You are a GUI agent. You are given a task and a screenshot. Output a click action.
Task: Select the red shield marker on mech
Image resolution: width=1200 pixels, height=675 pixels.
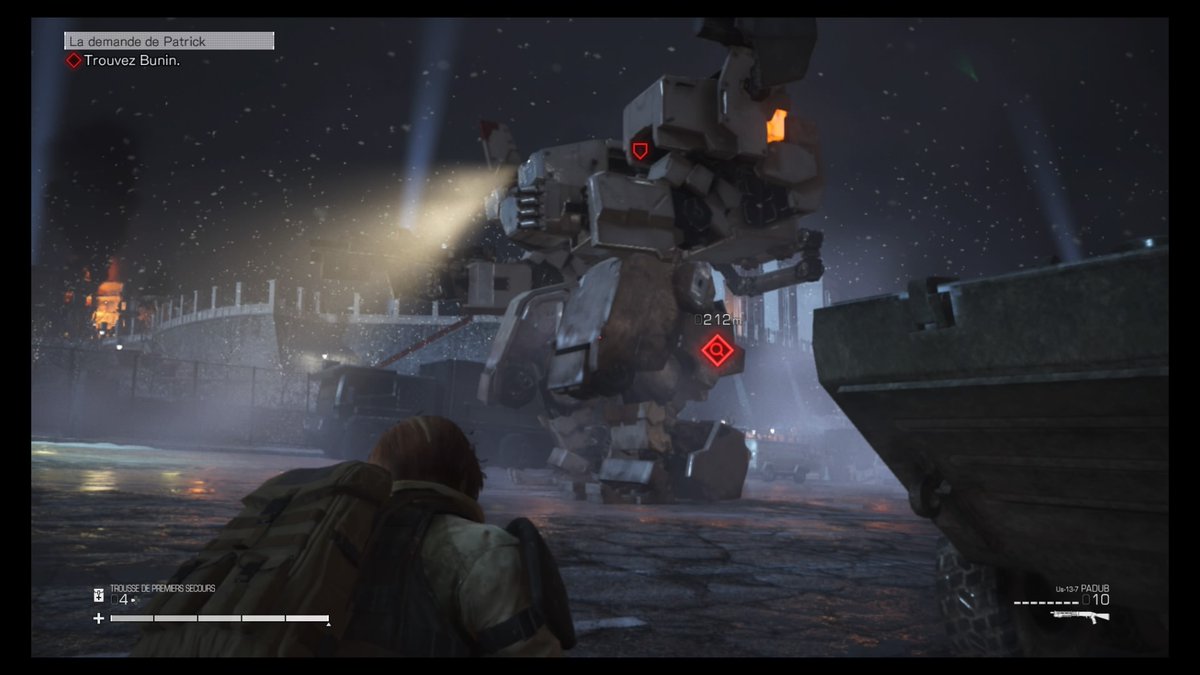pyautogui.click(x=640, y=151)
